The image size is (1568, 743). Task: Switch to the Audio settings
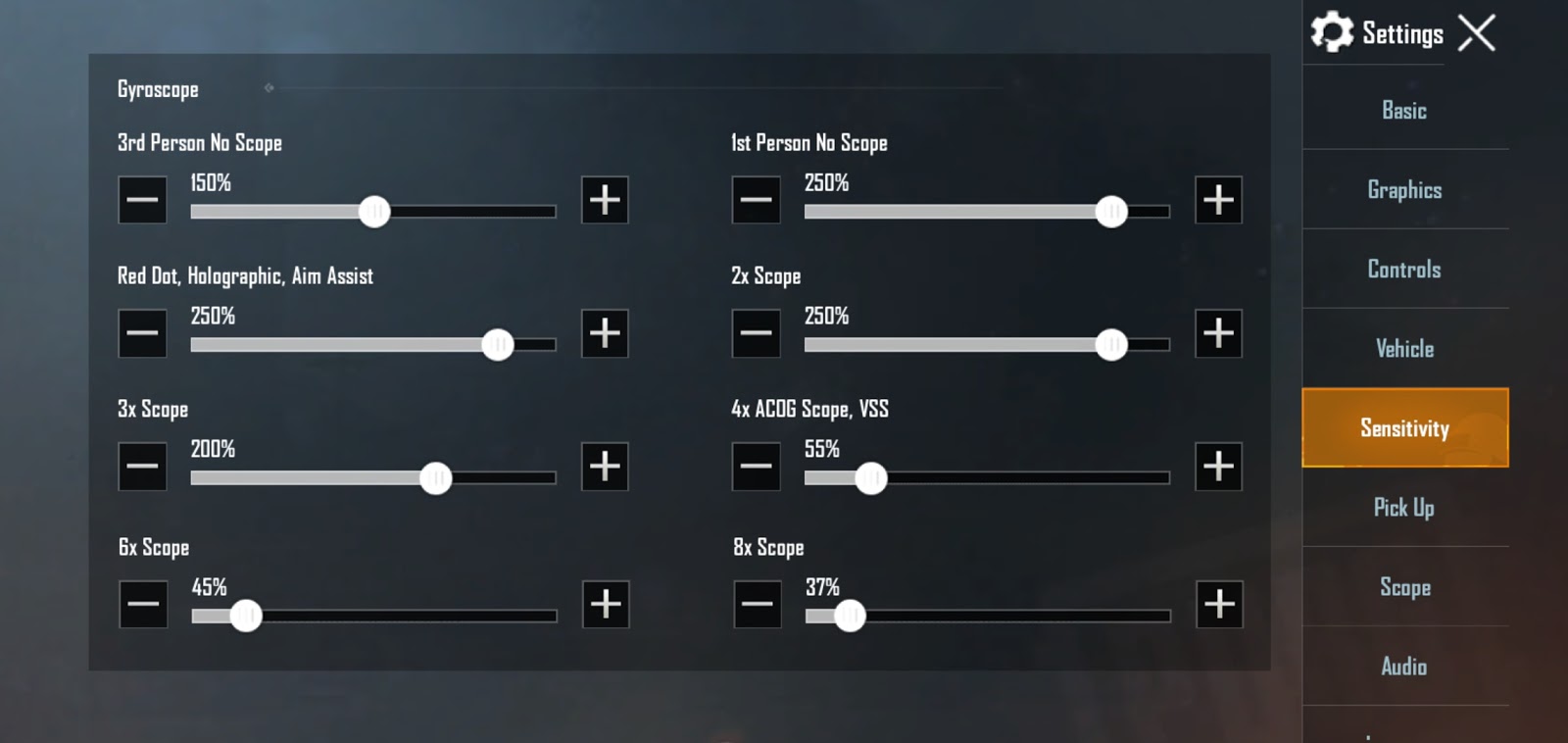(1404, 666)
